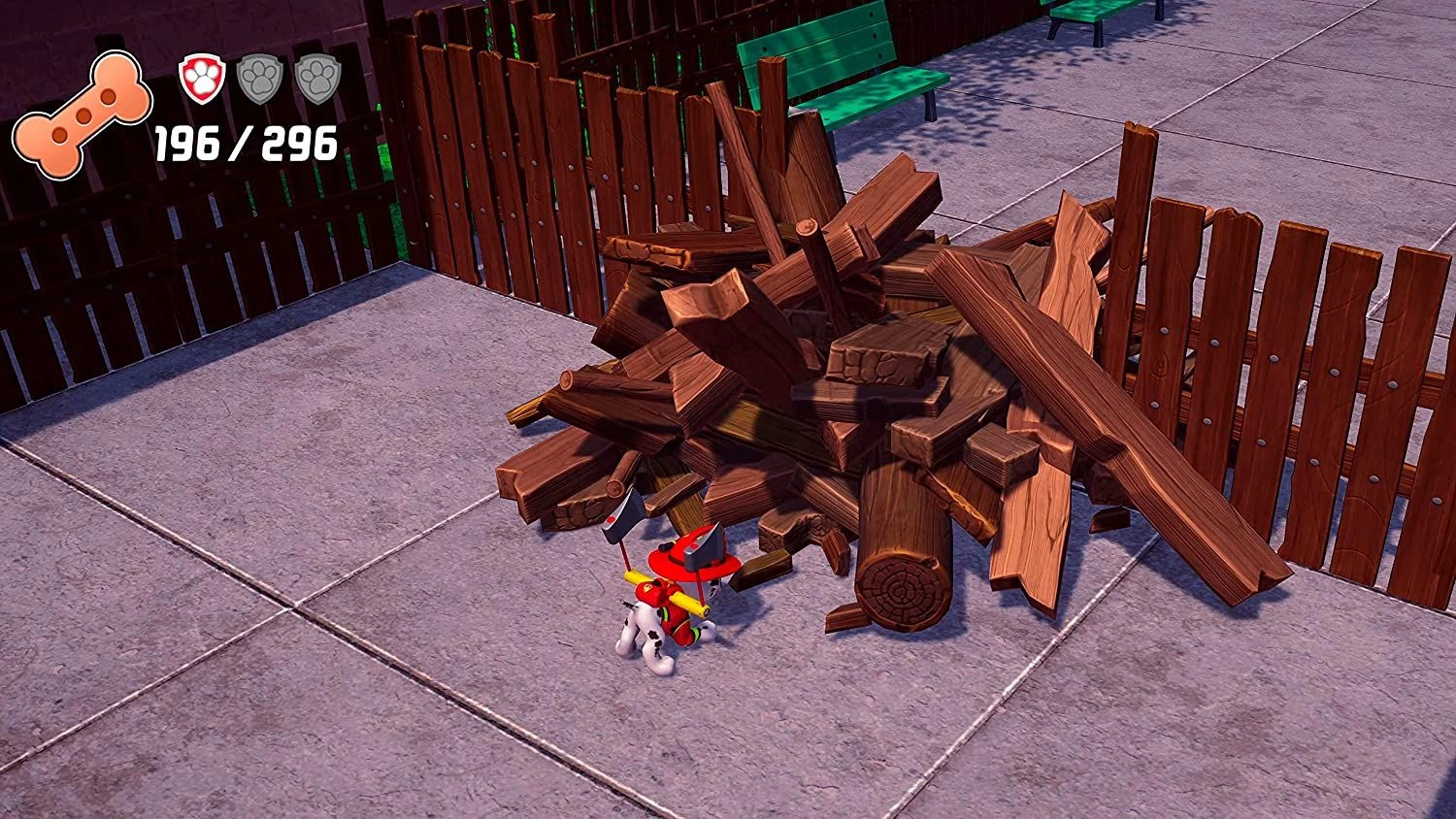Click the first gray paw shield badge

[x=257, y=80]
